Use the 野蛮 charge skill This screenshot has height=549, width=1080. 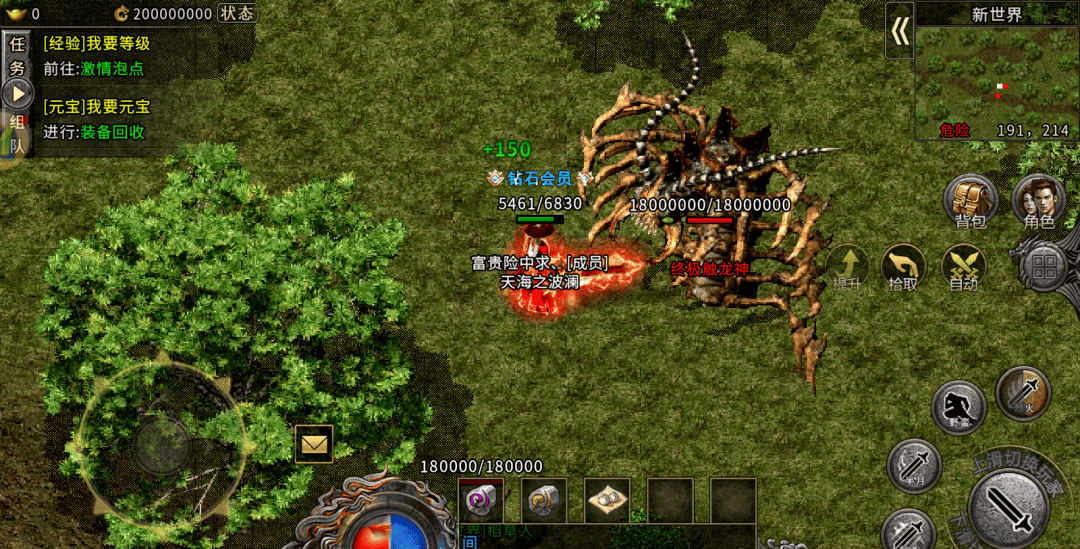click(959, 407)
